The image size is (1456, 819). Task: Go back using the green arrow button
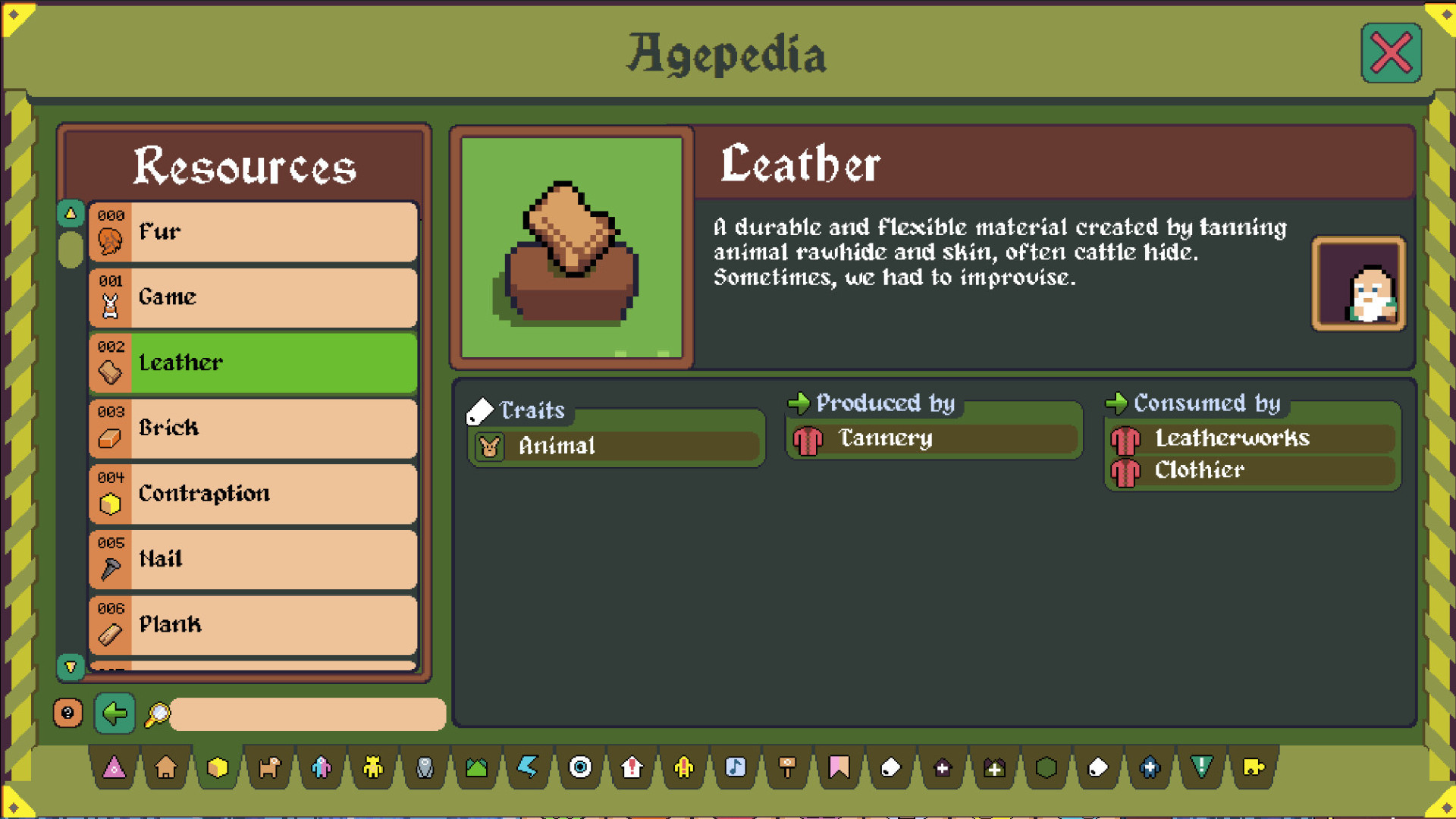114,714
